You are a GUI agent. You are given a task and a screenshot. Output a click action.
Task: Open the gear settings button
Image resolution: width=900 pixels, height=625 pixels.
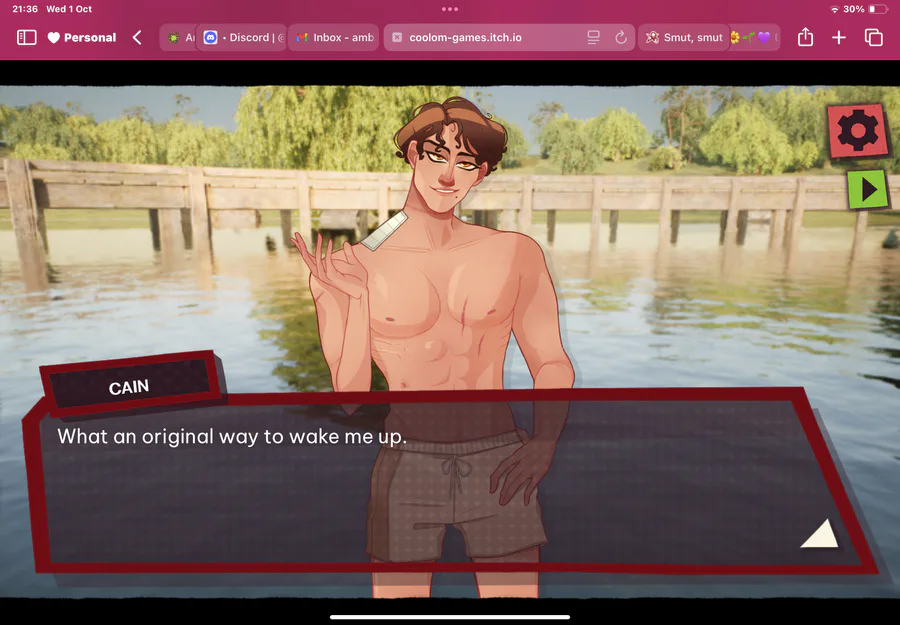coord(857,131)
